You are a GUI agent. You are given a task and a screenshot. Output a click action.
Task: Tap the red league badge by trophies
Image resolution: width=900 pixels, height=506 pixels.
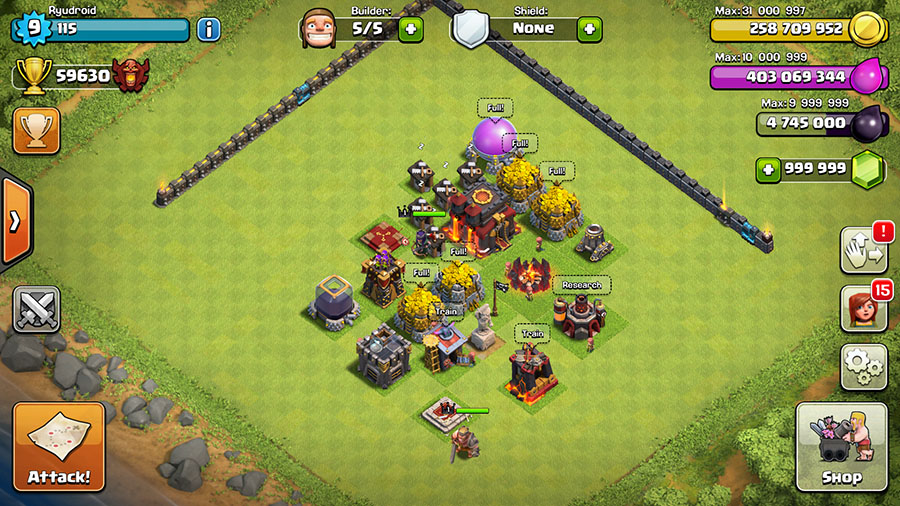[x=128, y=75]
